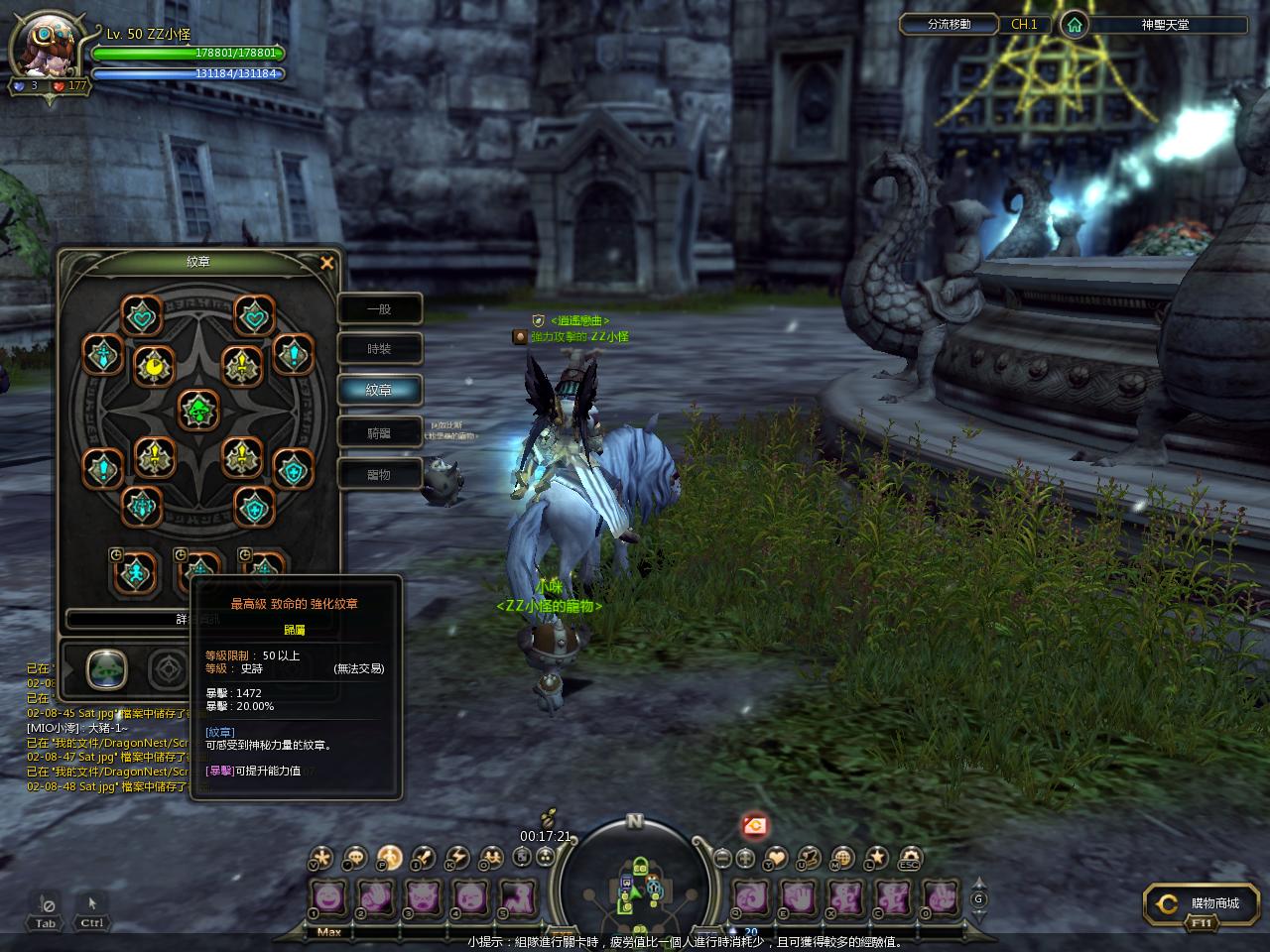Viewport: 1270px width, 952px height.
Task: Click the home icon beside 神聖天堂
Action: (x=1073, y=25)
